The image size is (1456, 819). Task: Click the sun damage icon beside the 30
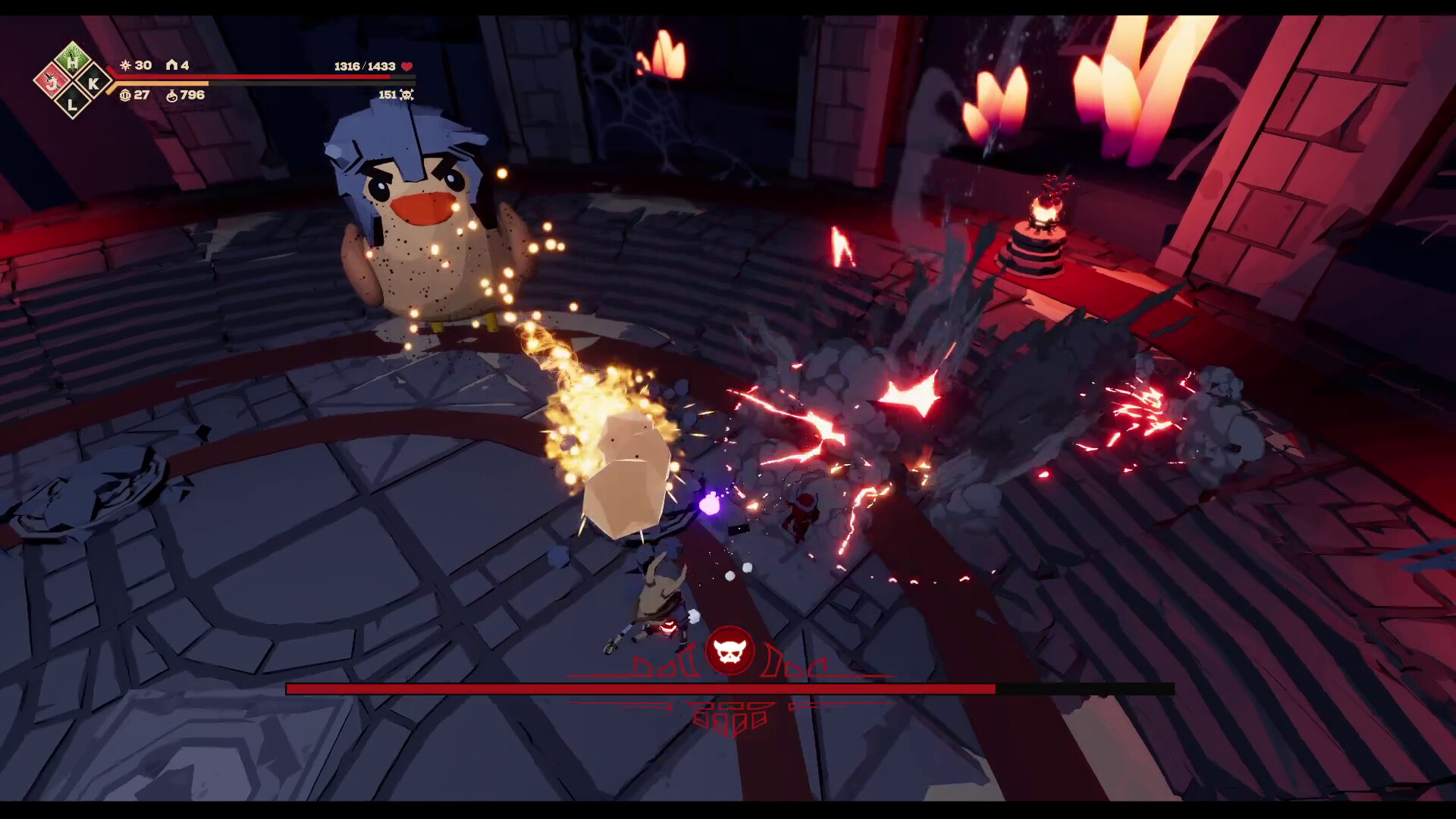coord(125,67)
